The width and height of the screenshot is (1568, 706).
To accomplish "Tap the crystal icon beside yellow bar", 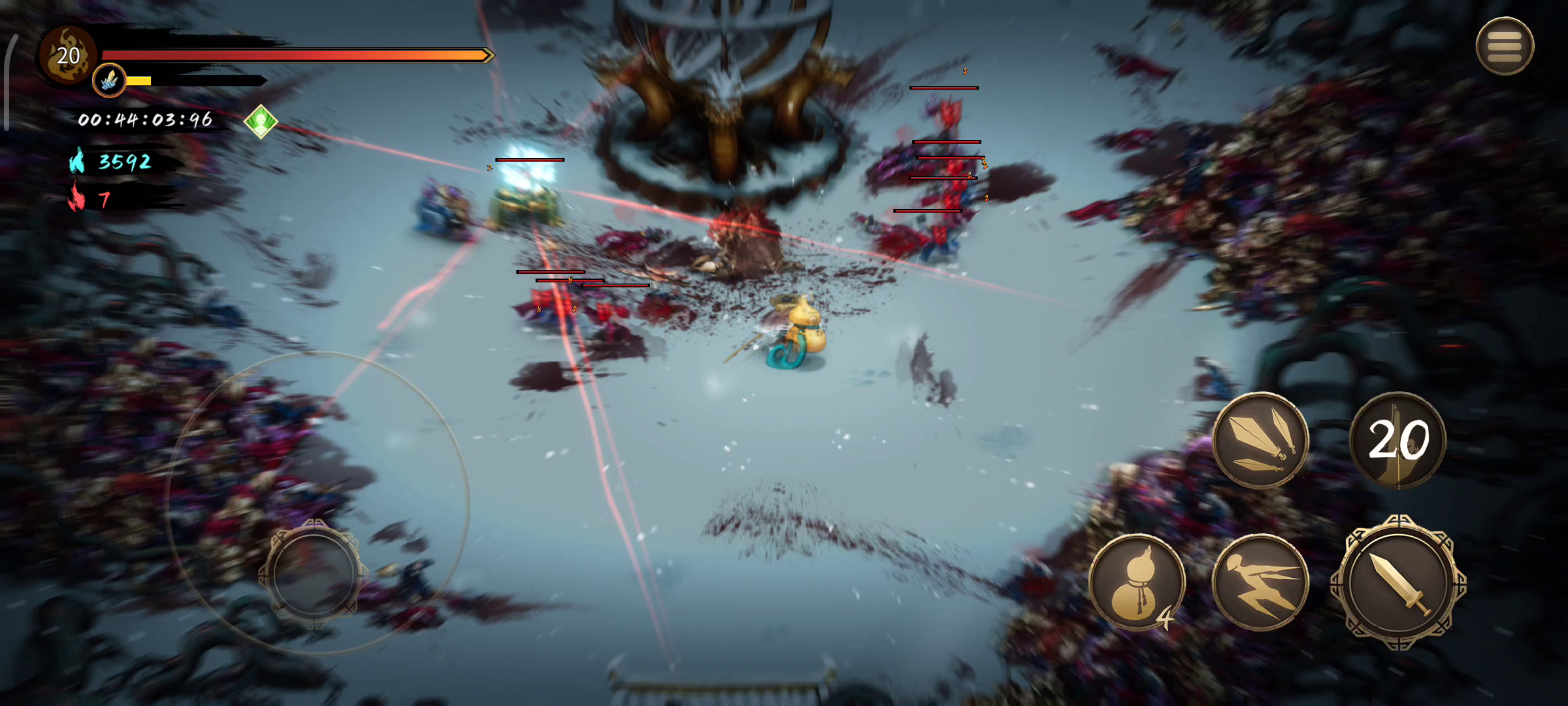I will point(109,81).
